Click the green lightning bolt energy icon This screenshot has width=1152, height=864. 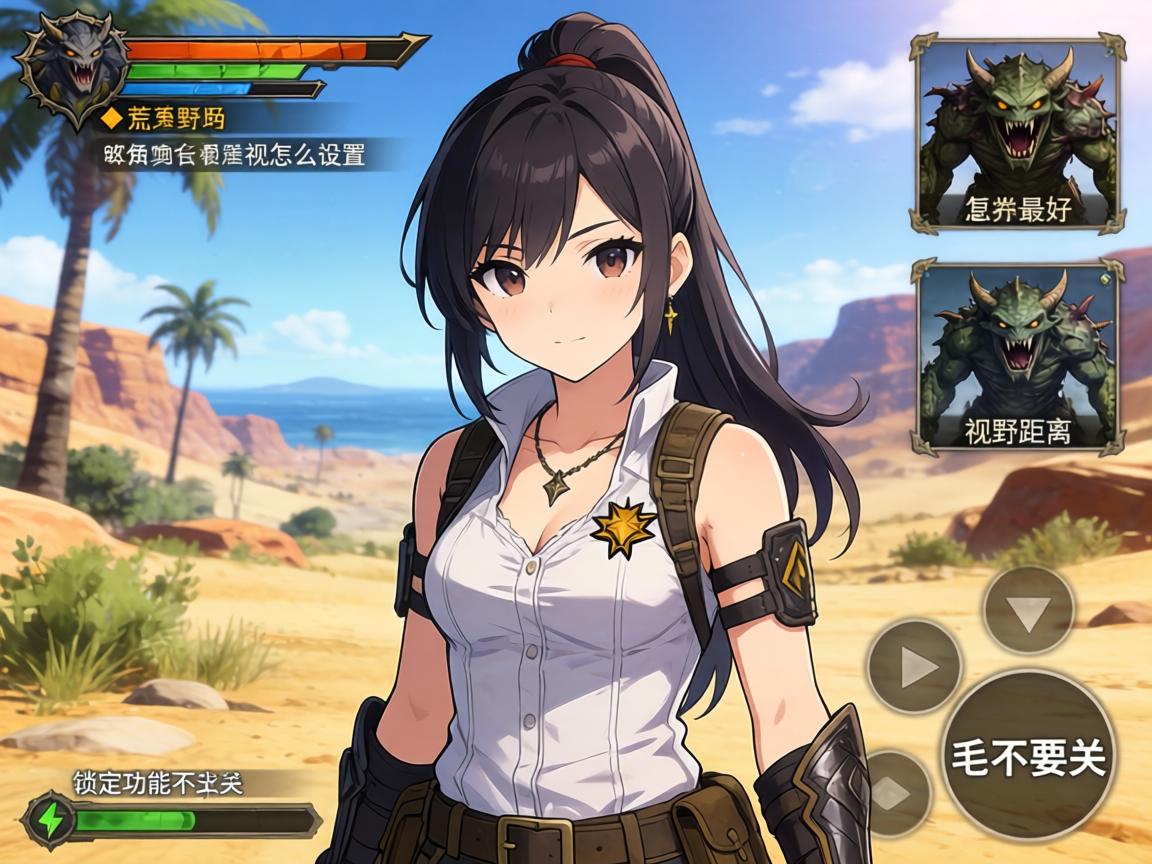(48, 820)
